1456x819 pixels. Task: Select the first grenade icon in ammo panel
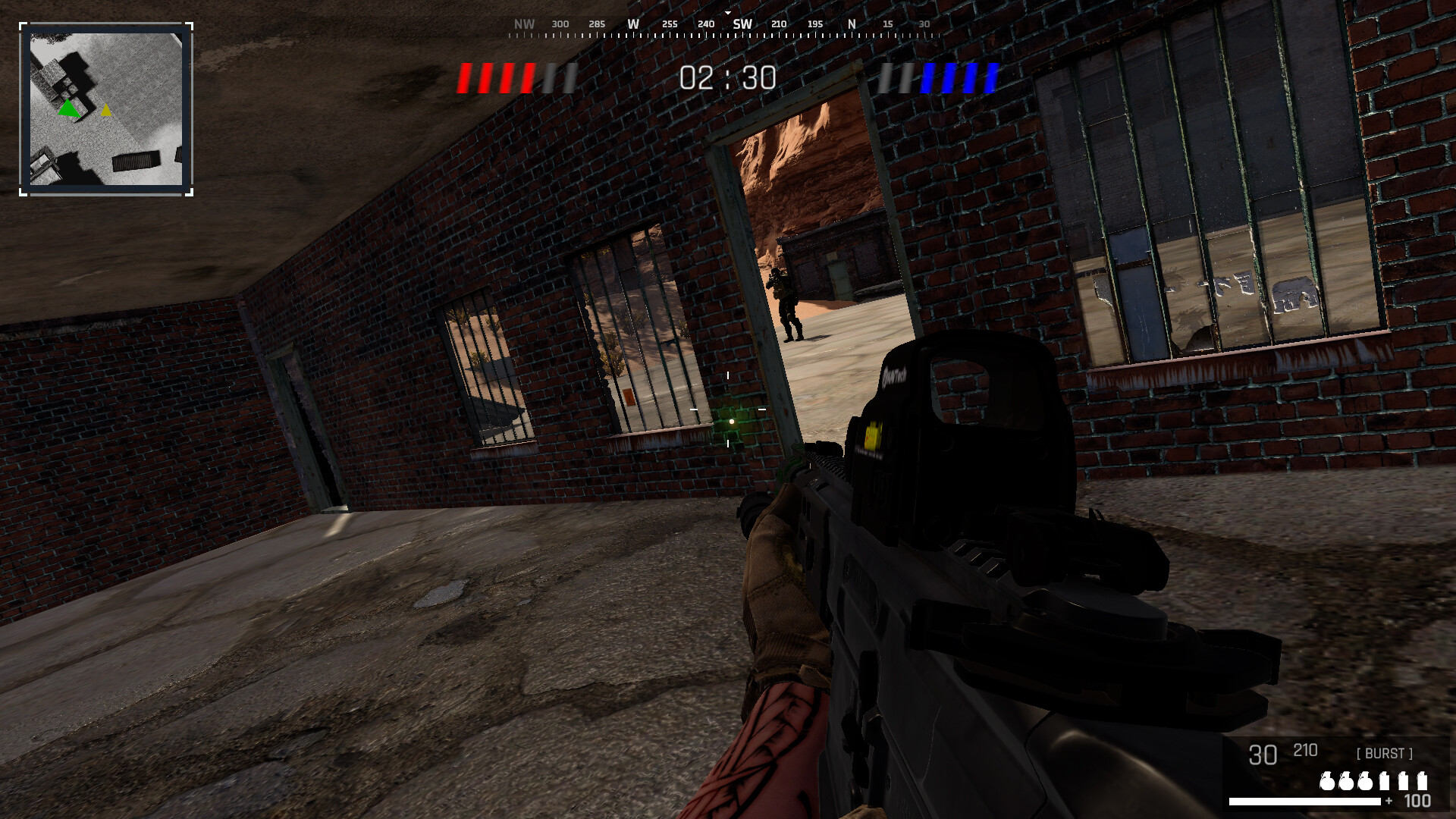(x=1329, y=780)
